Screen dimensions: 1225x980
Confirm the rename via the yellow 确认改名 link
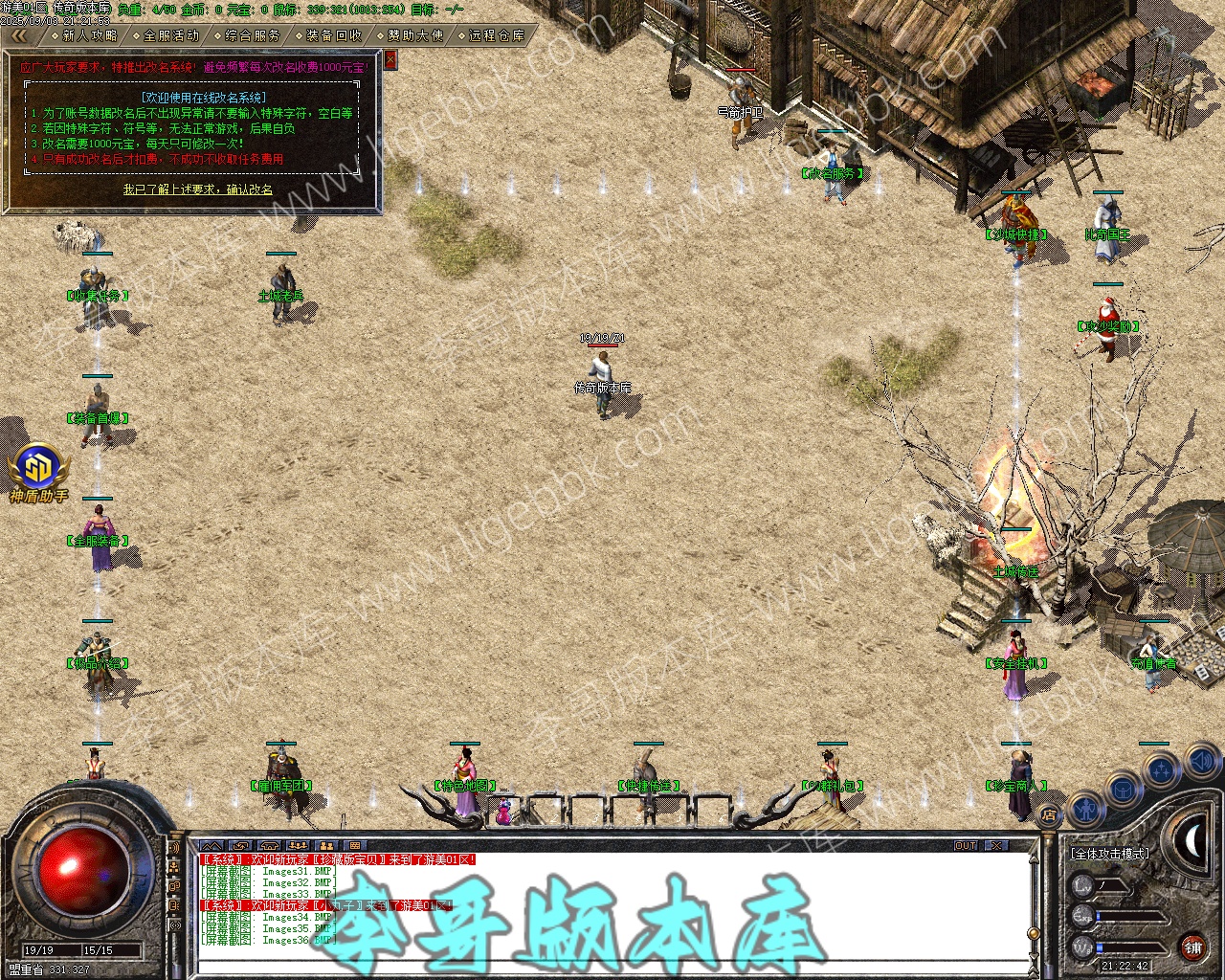point(197,189)
